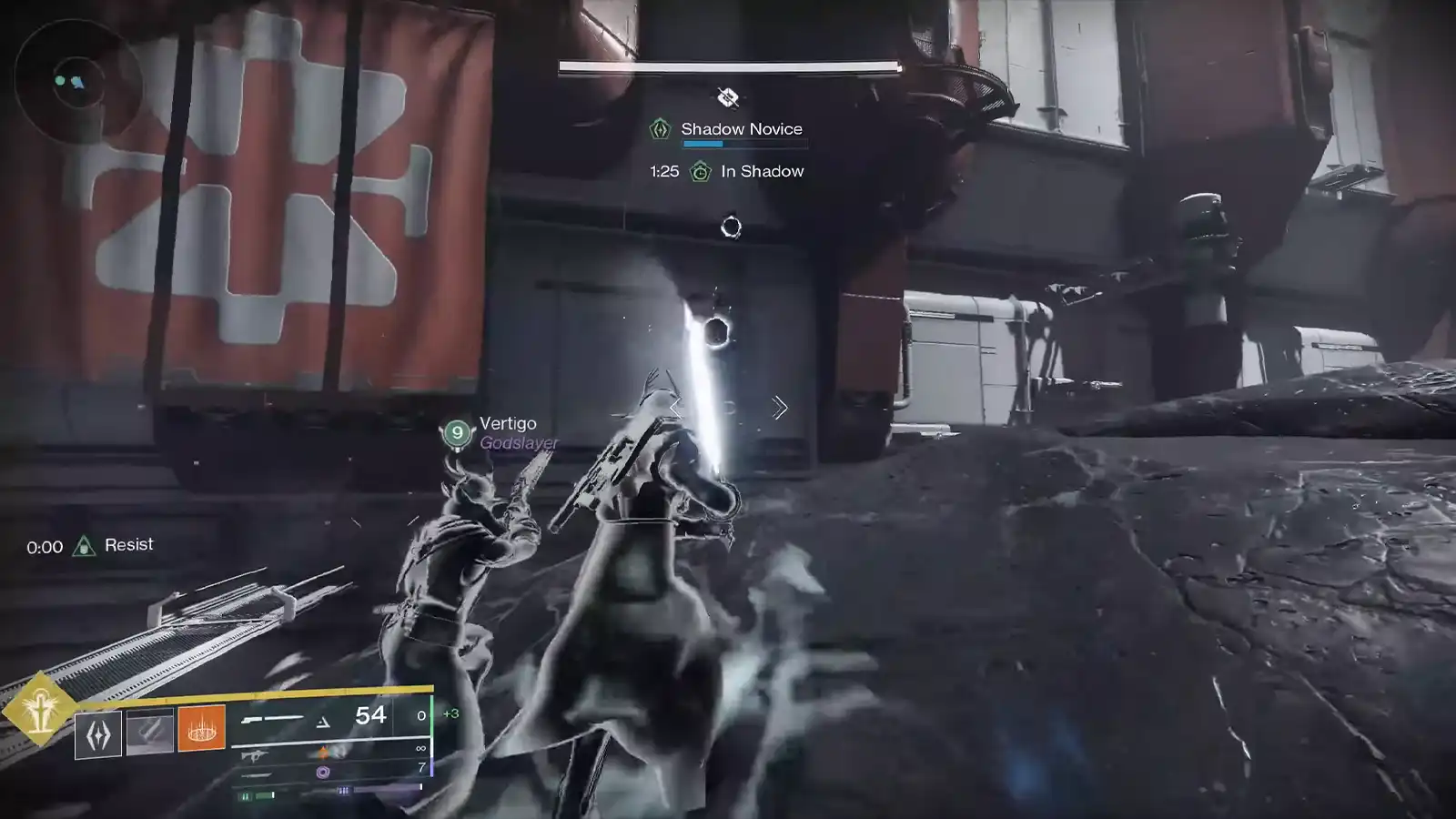Click the primary ammo count showing 54
The image size is (1456, 819).
[369, 716]
